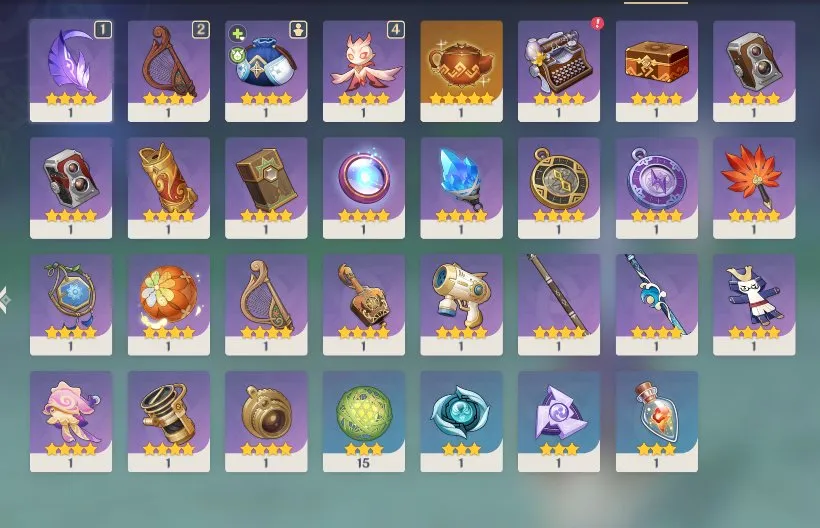Select the pink jellyfish gadget

point(70,415)
